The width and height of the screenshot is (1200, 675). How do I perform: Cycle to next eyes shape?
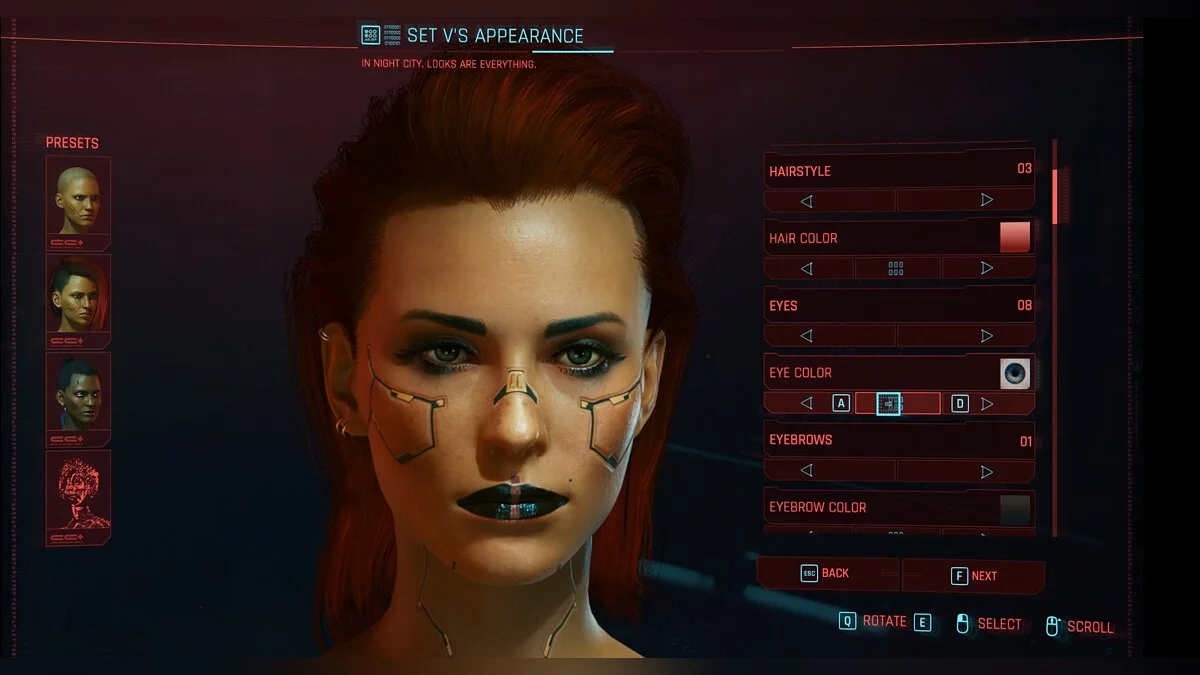click(x=987, y=336)
